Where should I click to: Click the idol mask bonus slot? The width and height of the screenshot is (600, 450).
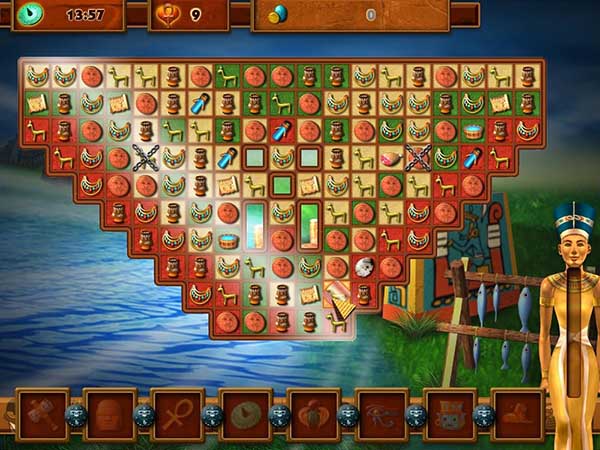click(449, 415)
